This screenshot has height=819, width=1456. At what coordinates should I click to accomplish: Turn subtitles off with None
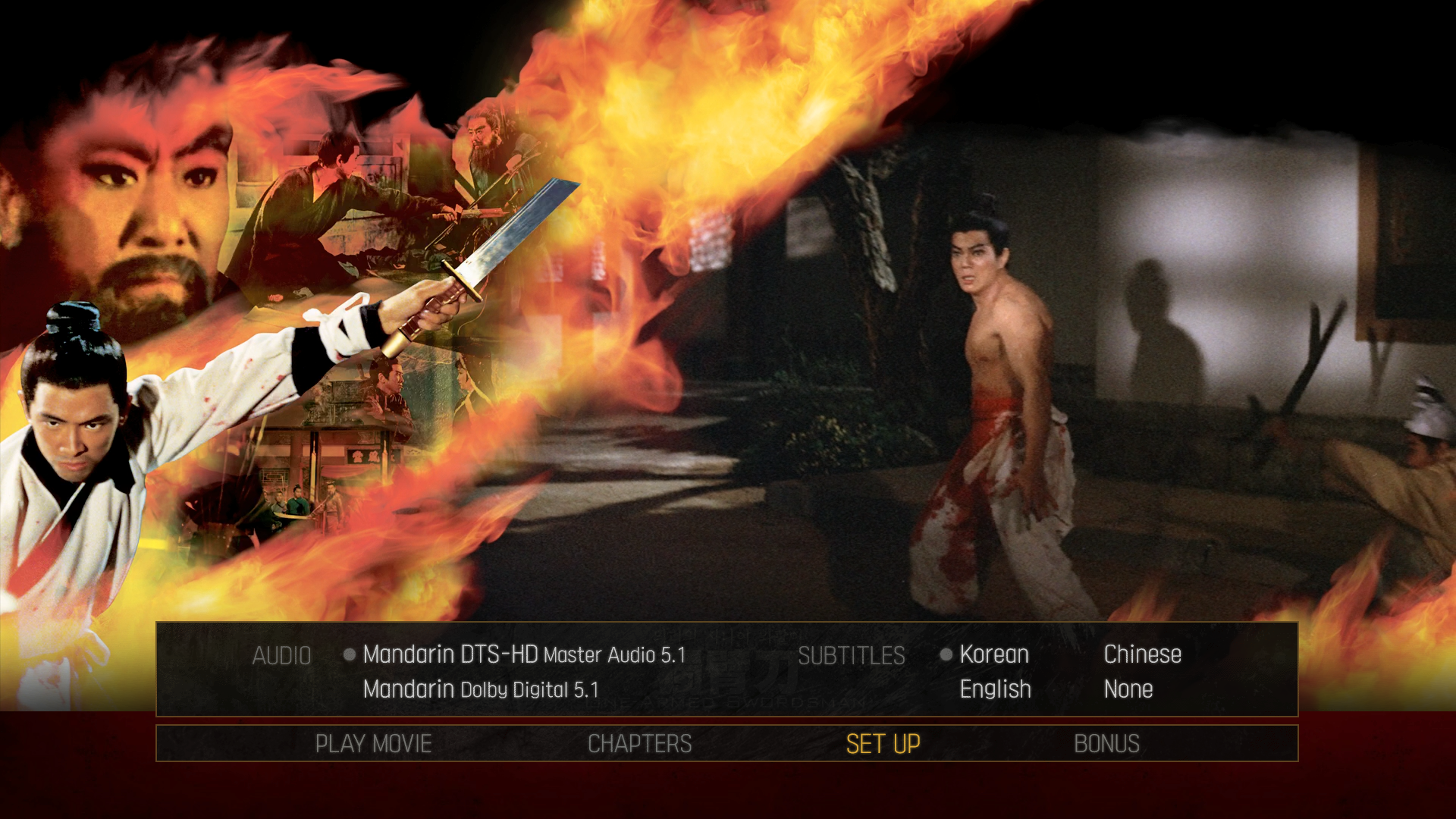click(1128, 689)
